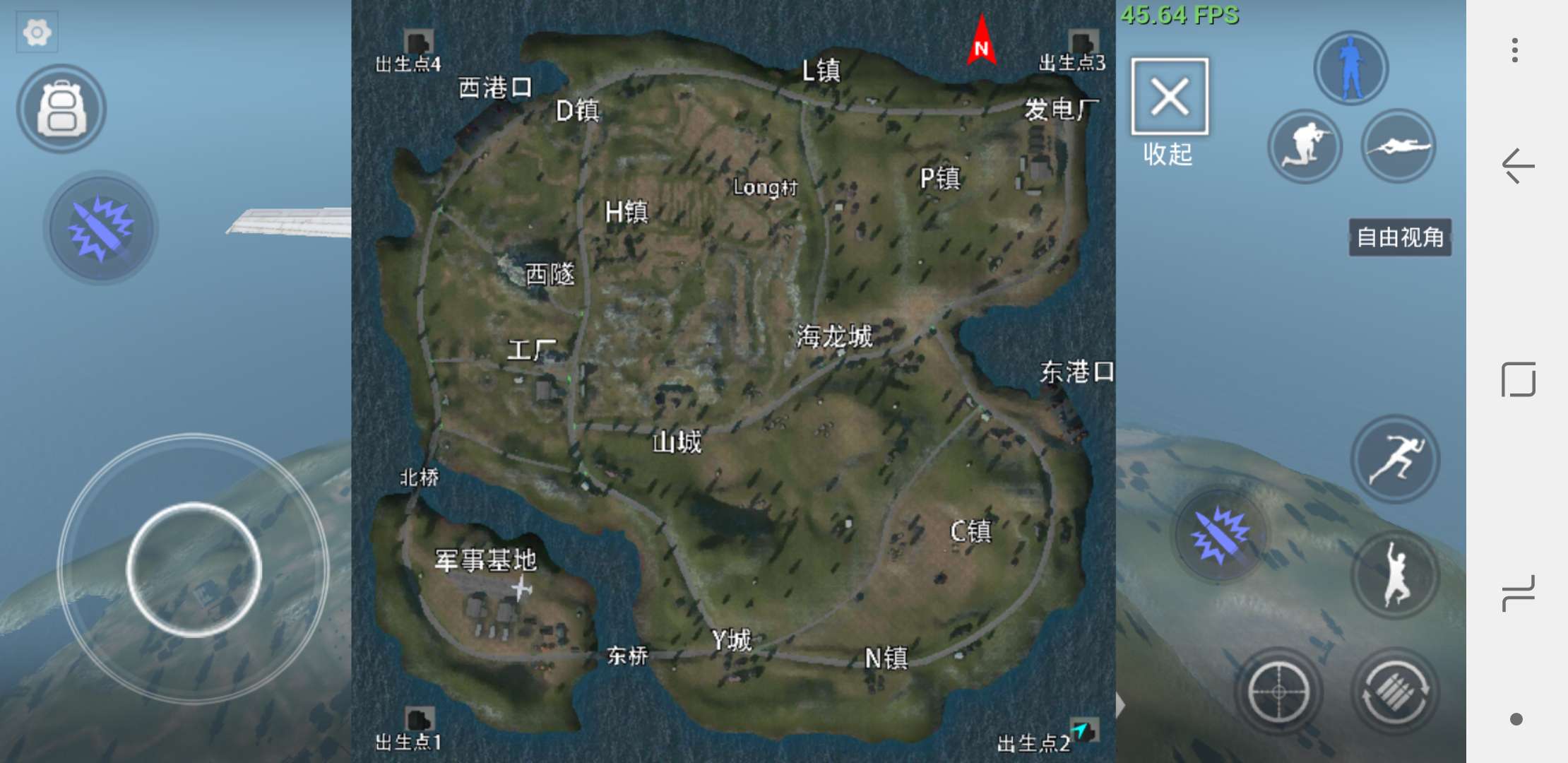1568x763 pixels.
Task: Open the three-dot overflow menu
Action: [1515, 49]
